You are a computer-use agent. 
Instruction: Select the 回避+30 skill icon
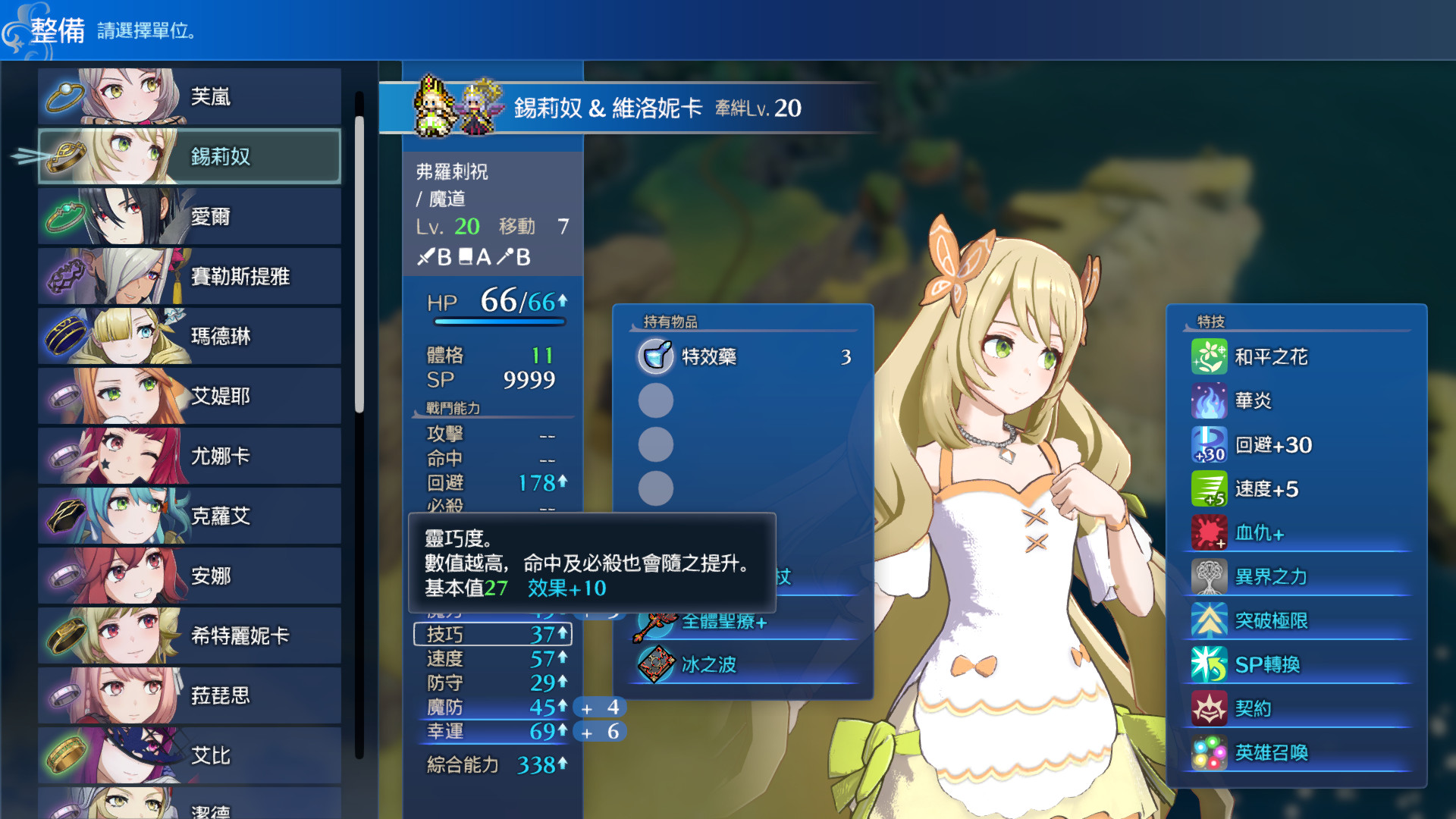point(1211,445)
